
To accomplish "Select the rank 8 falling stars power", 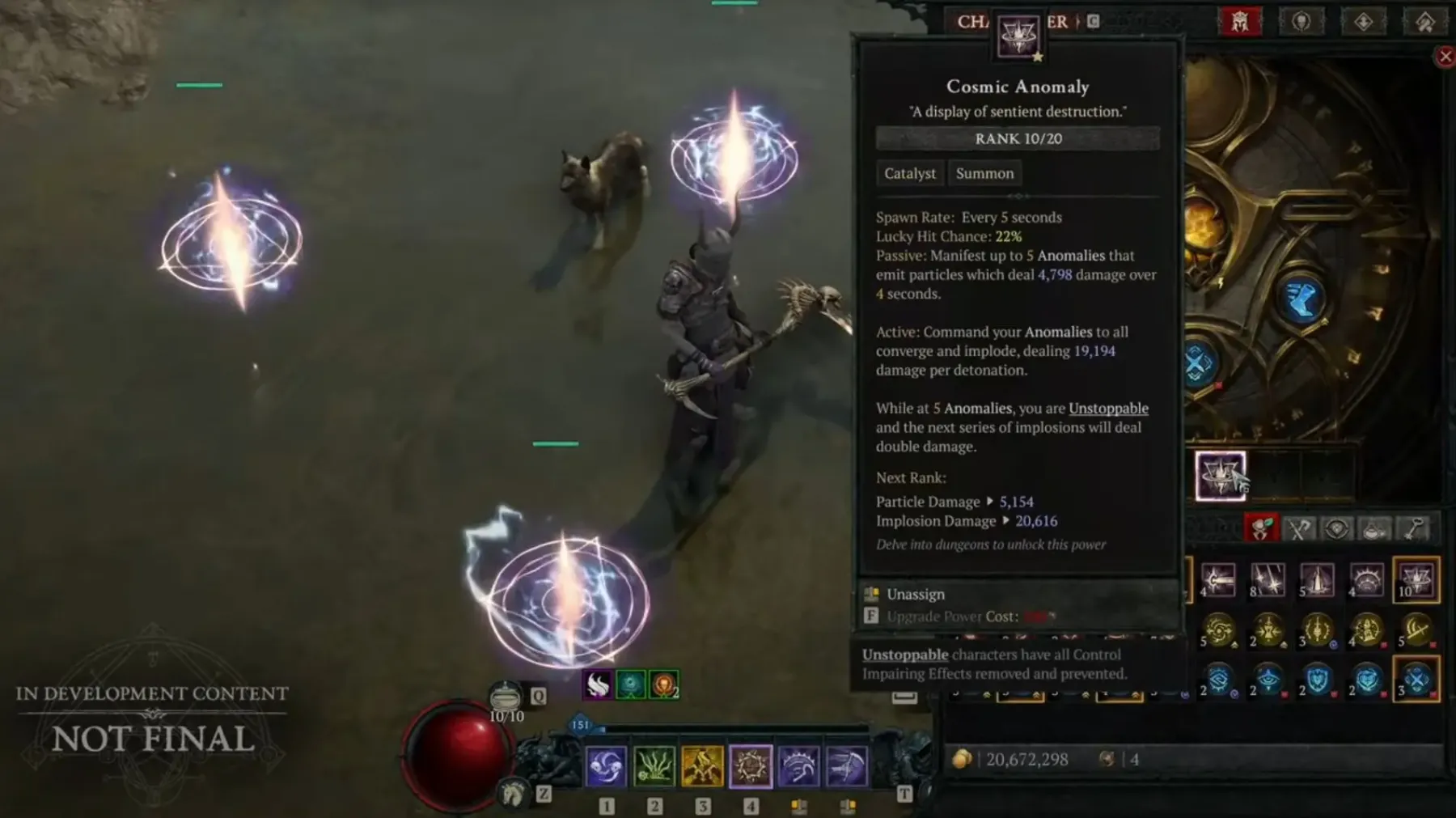I will (1268, 579).
